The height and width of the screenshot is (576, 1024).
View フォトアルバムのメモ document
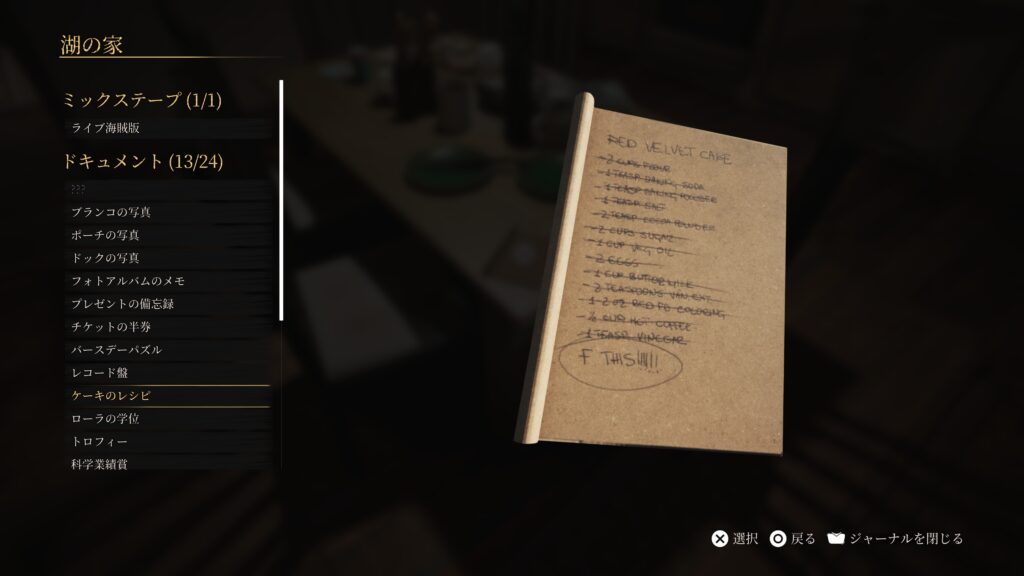pos(127,281)
